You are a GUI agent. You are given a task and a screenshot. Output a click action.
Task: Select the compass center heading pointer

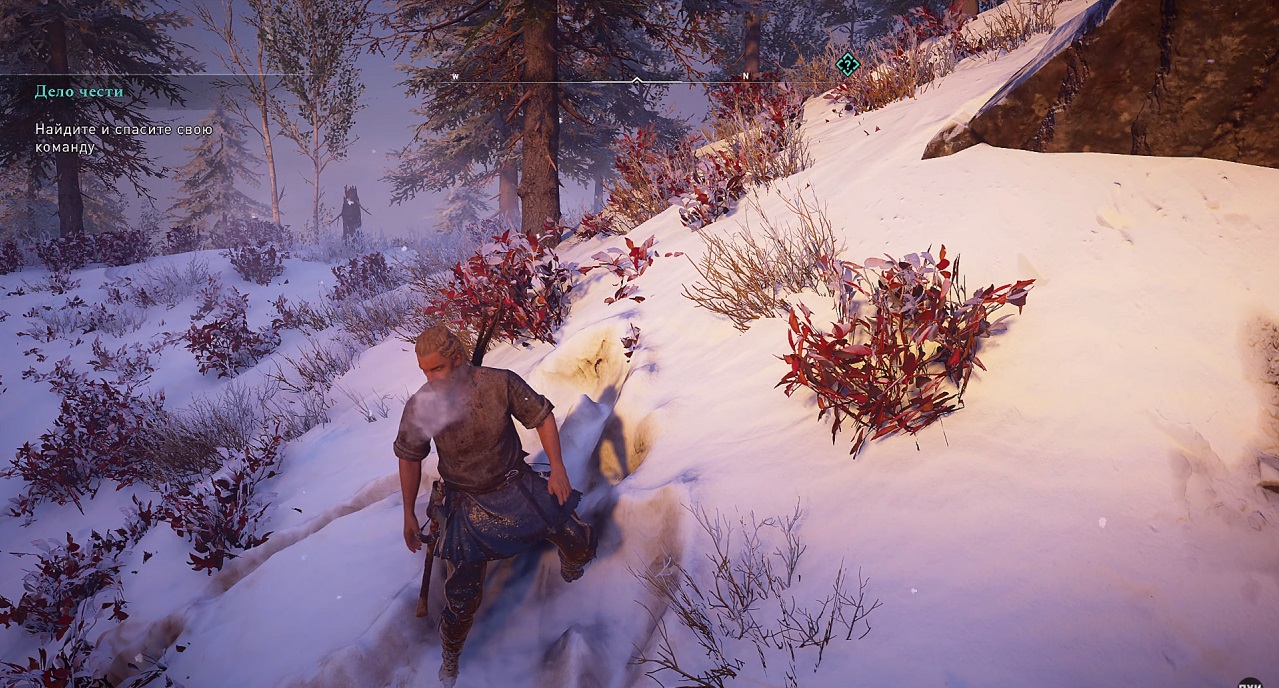tap(636, 79)
